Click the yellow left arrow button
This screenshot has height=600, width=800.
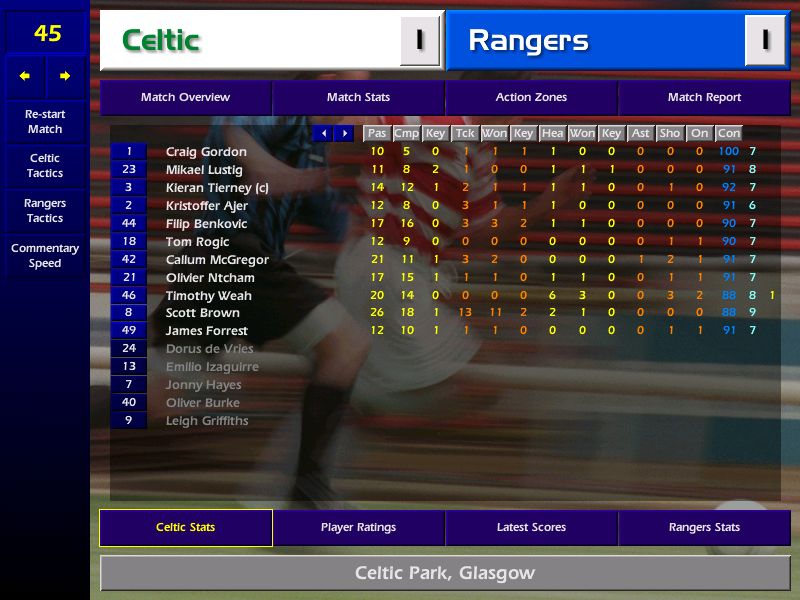[25, 76]
